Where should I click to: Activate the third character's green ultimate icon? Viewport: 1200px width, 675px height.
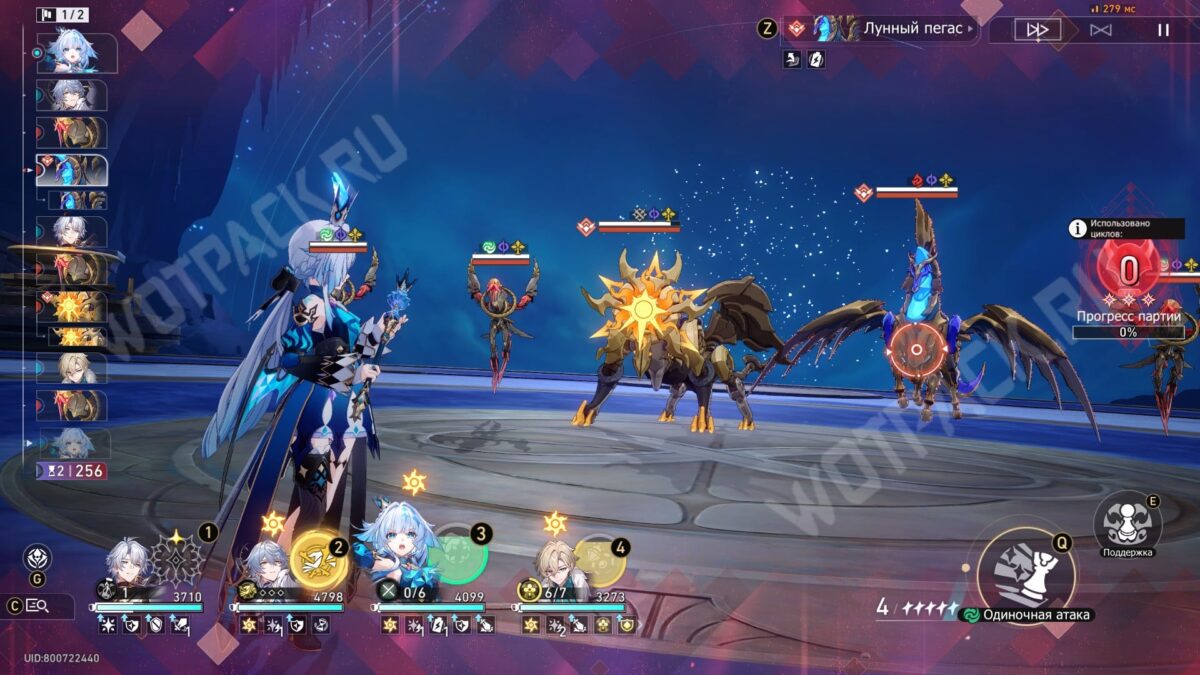(x=458, y=555)
